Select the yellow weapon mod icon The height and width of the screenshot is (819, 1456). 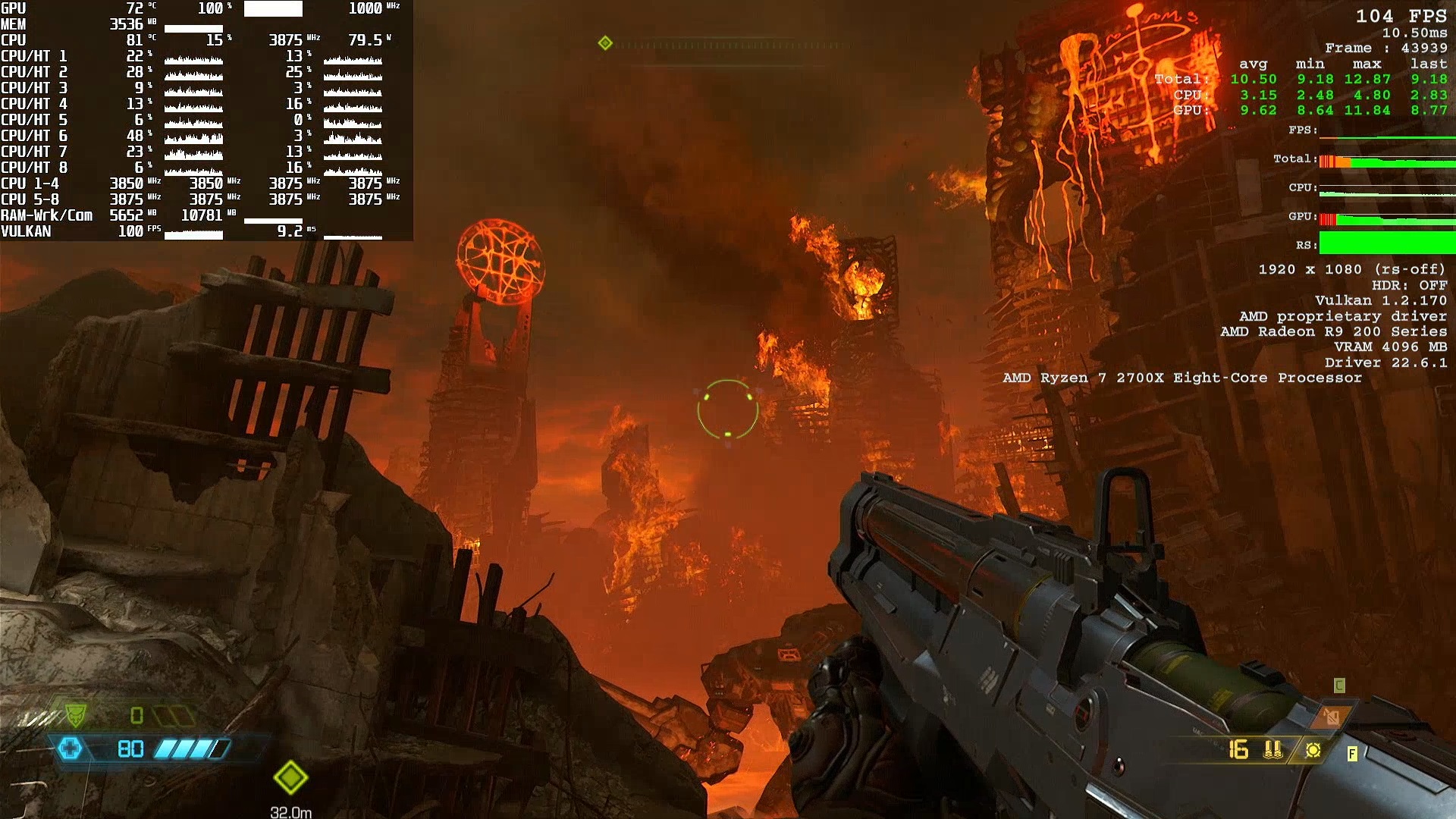(x=1313, y=750)
